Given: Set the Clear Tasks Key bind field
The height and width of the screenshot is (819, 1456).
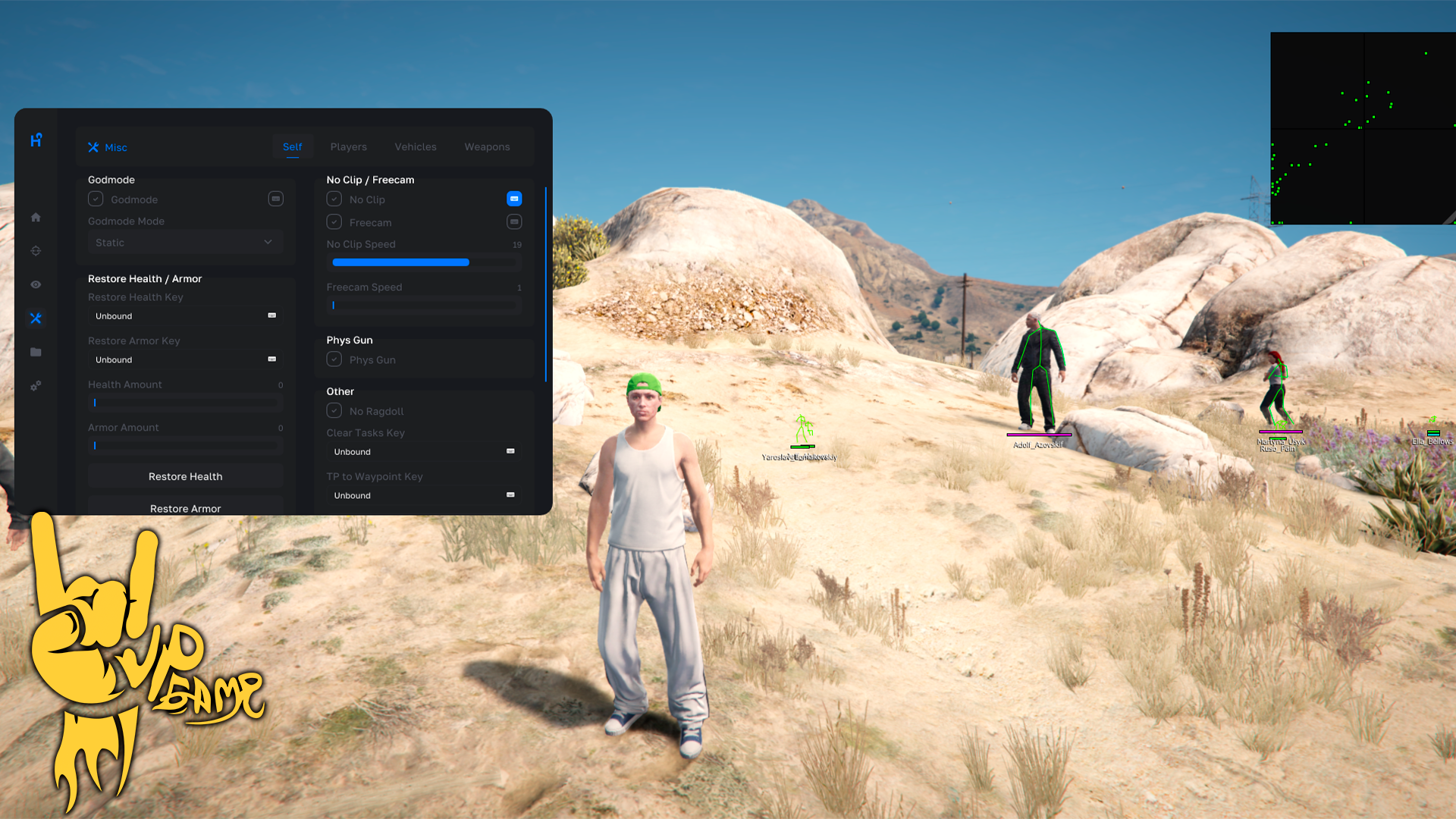Looking at the screenshot, I should (423, 452).
